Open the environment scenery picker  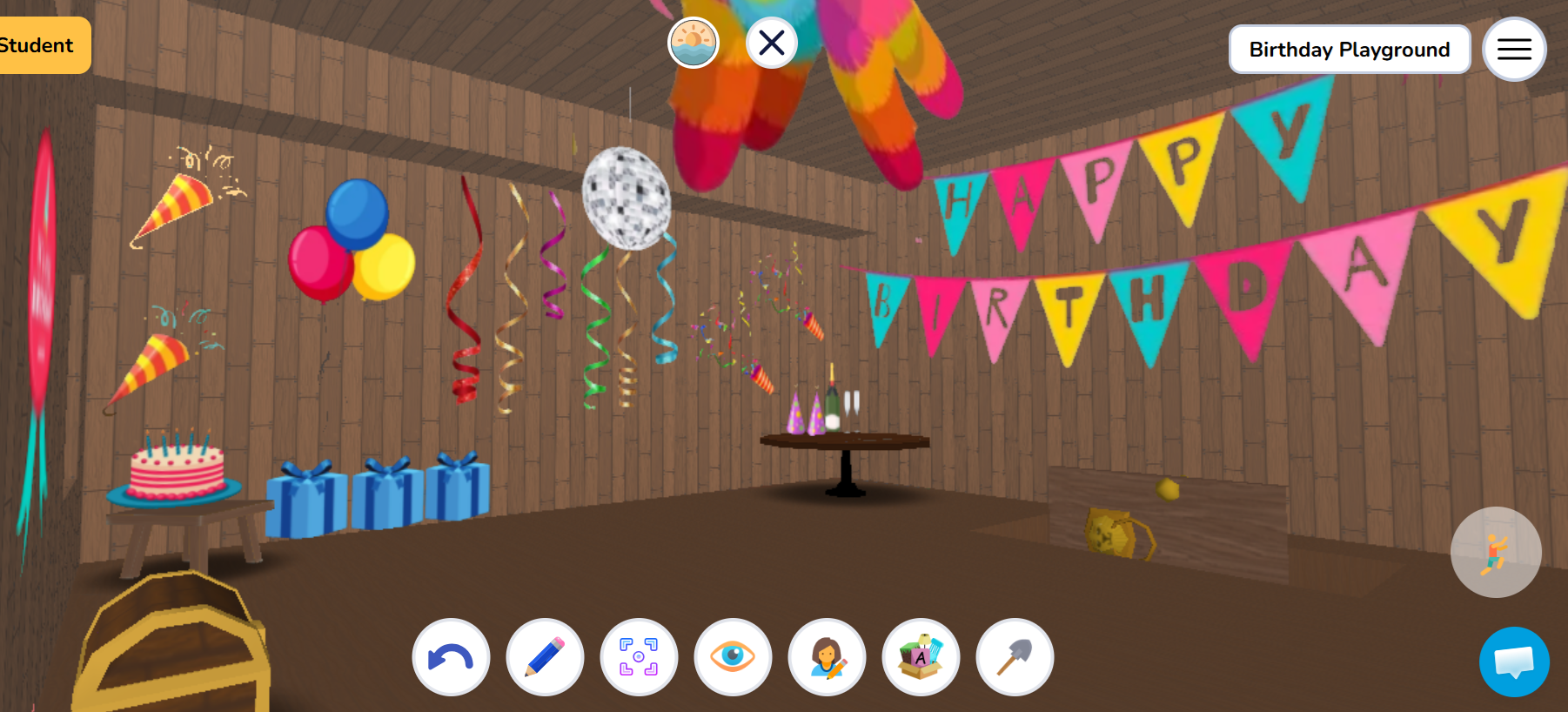[694, 41]
